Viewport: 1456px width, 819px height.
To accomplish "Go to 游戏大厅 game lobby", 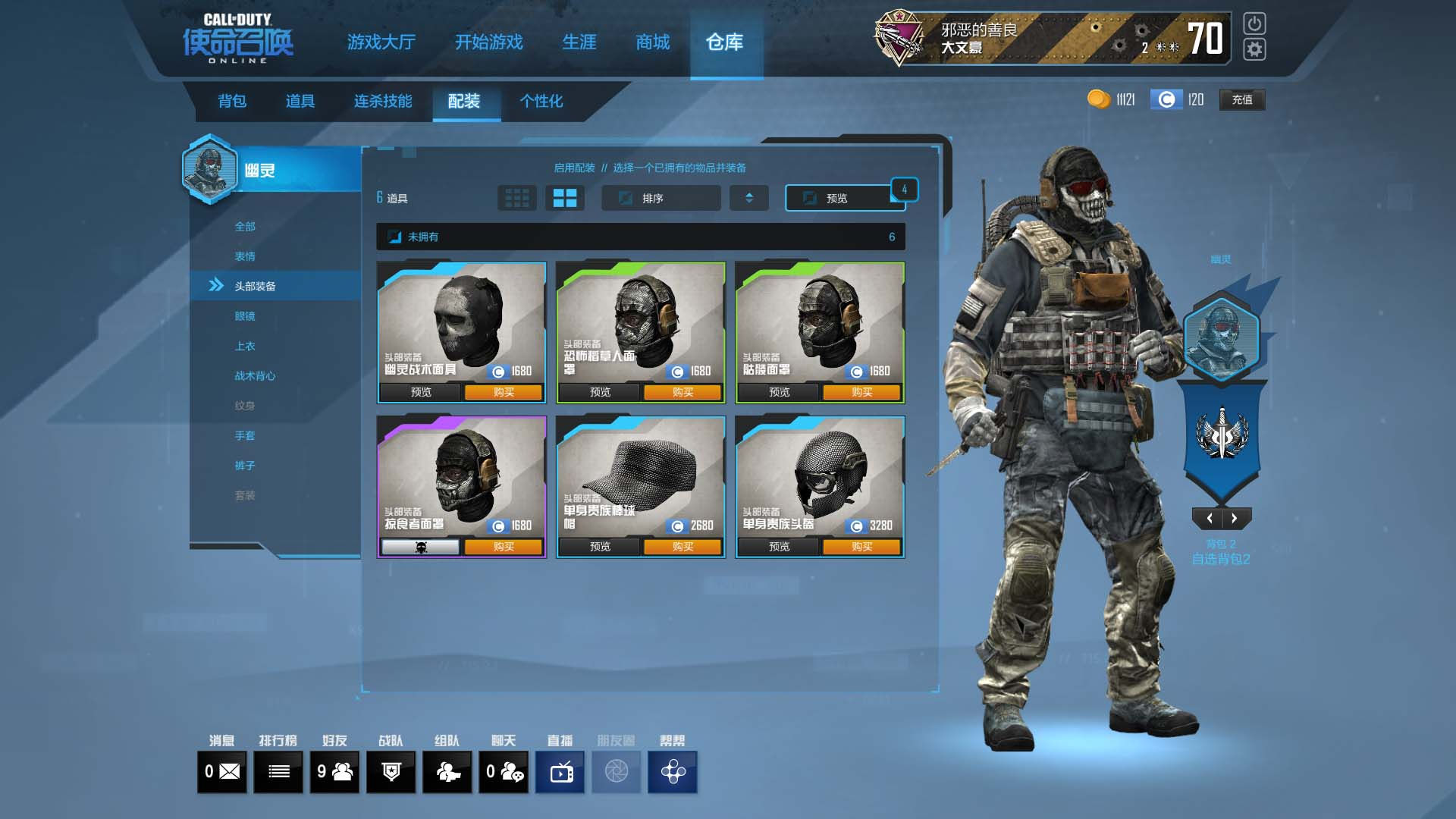I will click(x=381, y=42).
